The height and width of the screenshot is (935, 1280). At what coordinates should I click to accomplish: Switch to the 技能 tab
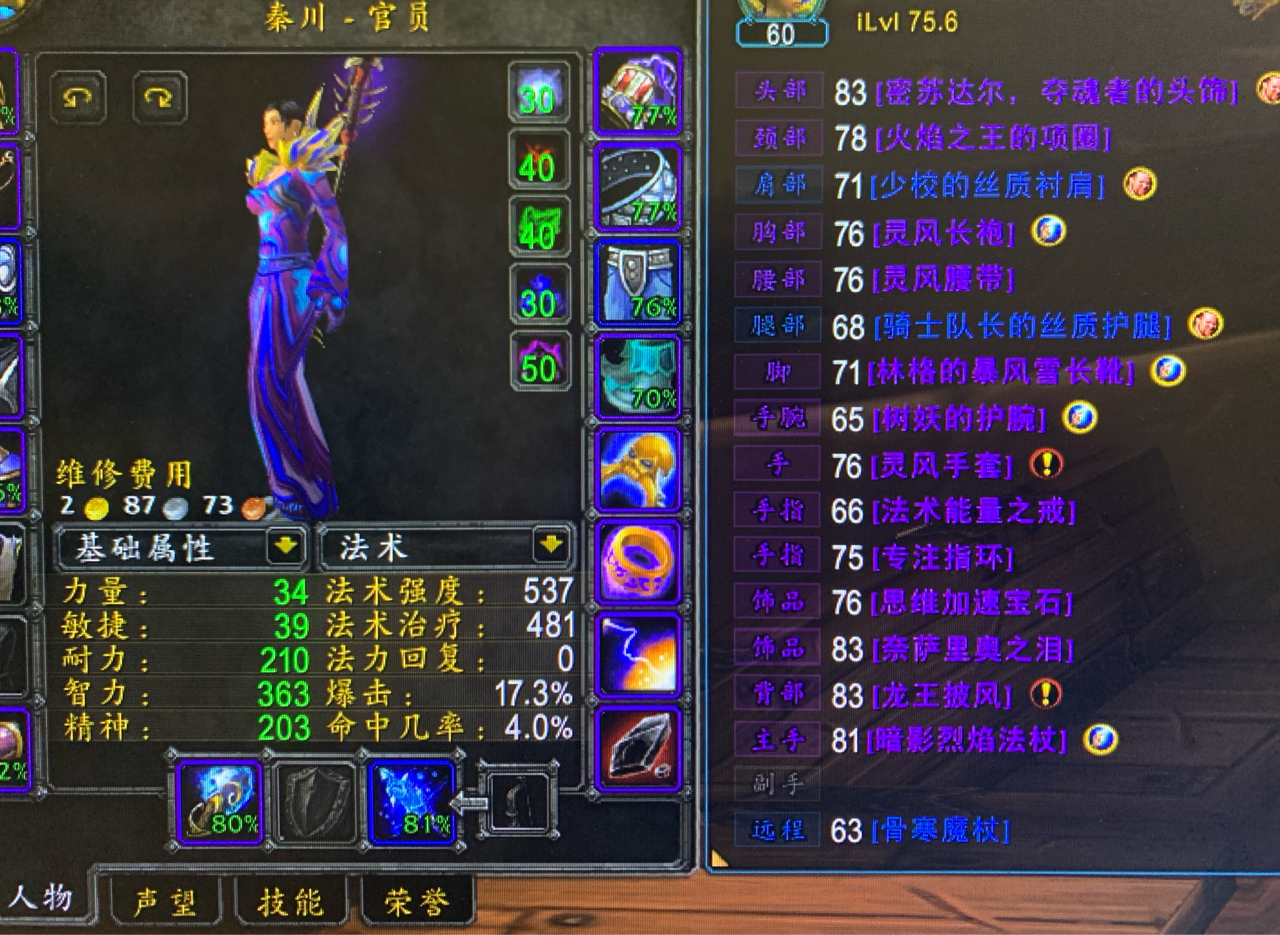click(293, 901)
